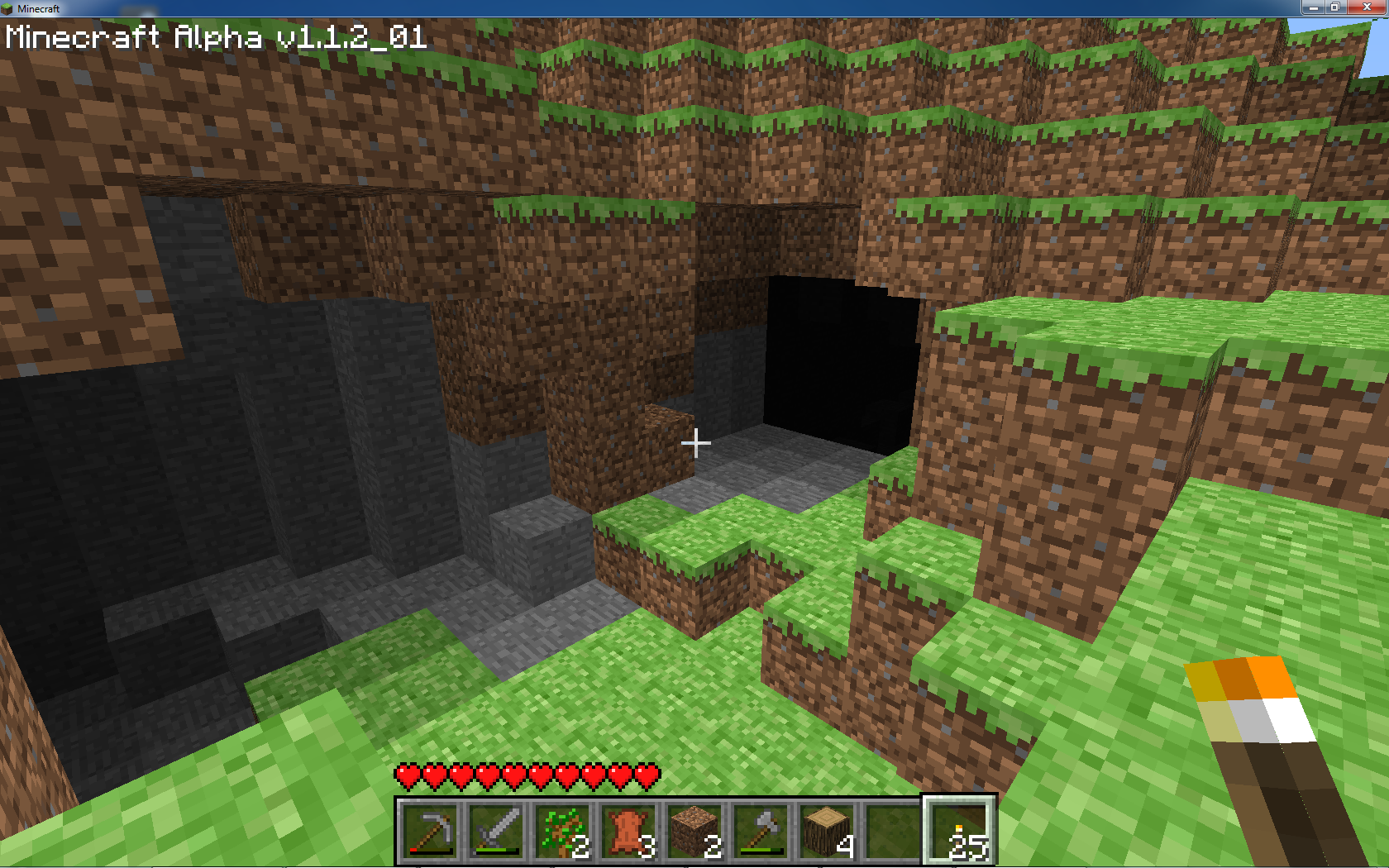
Task: Click the Minecraft grass block icon in the title bar
Action: pyautogui.click(x=8, y=8)
